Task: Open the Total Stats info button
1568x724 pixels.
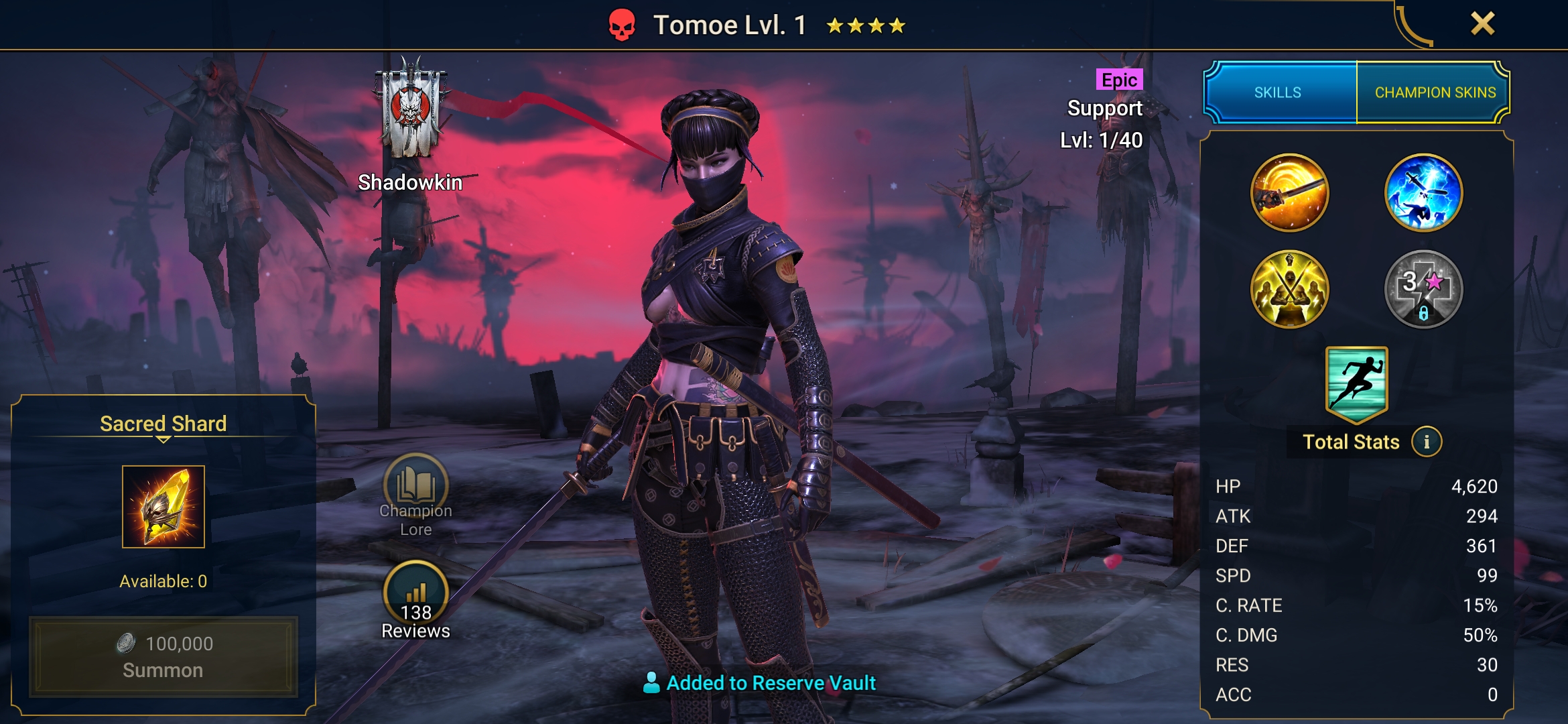Action: 1427,442
